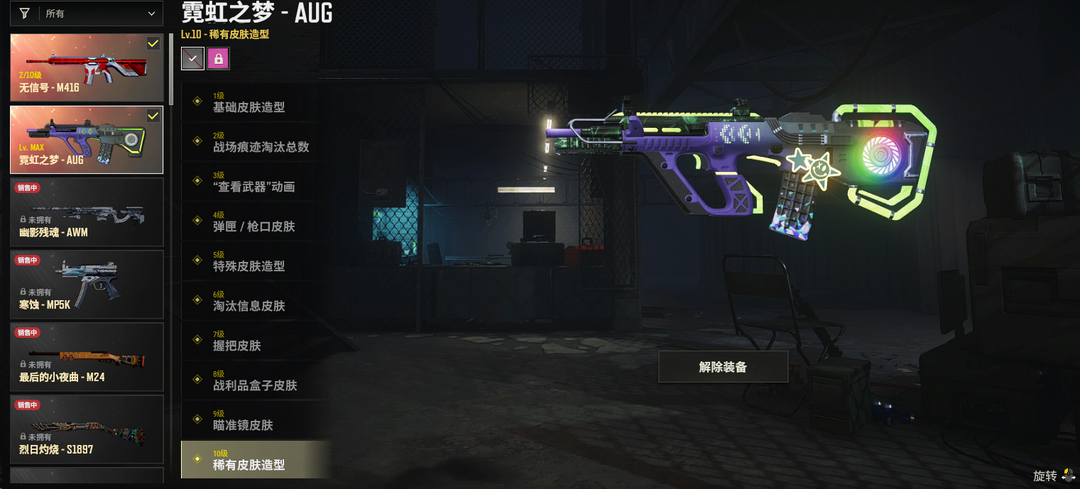Pick the 烈日灼烧 - S1897 skin
This screenshot has width=1080, height=489.
pyautogui.click(x=87, y=428)
